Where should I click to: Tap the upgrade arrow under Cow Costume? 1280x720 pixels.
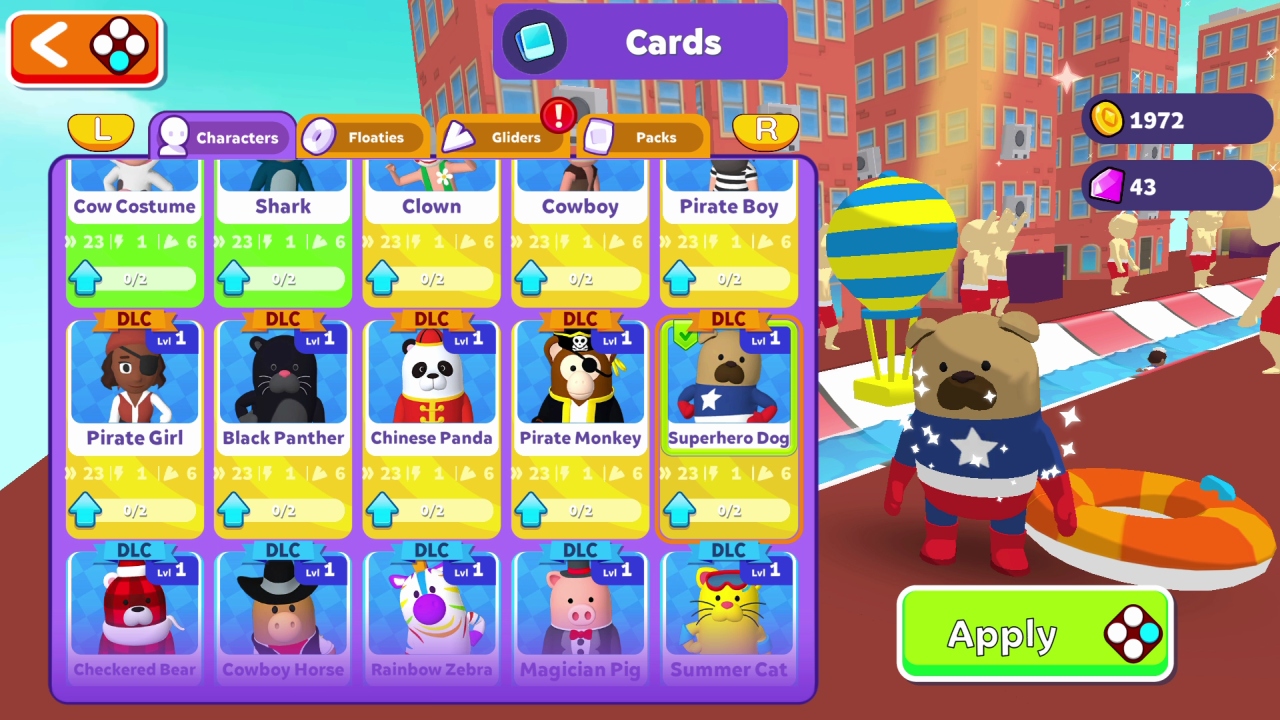(x=85, y=278)
